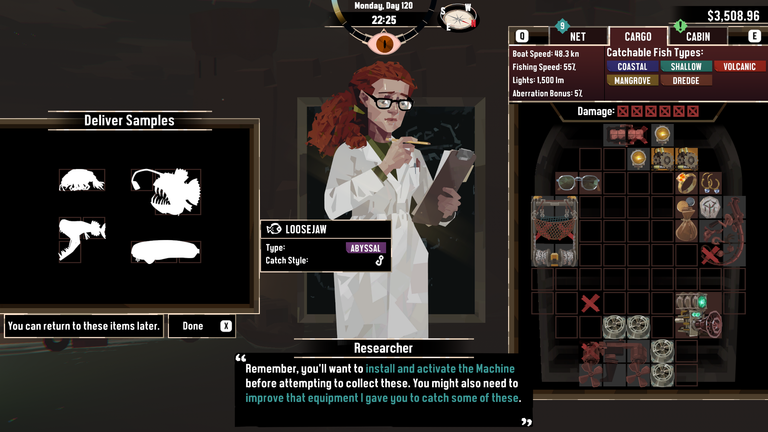
Task: Select the gold earrings item
Action: point(710,183)
